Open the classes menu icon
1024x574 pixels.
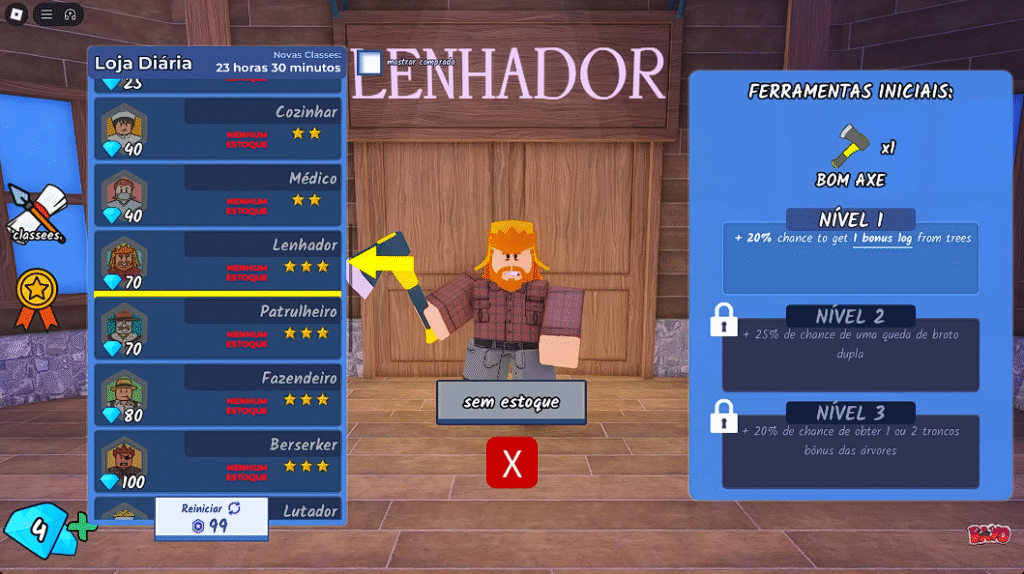[36, 213]
